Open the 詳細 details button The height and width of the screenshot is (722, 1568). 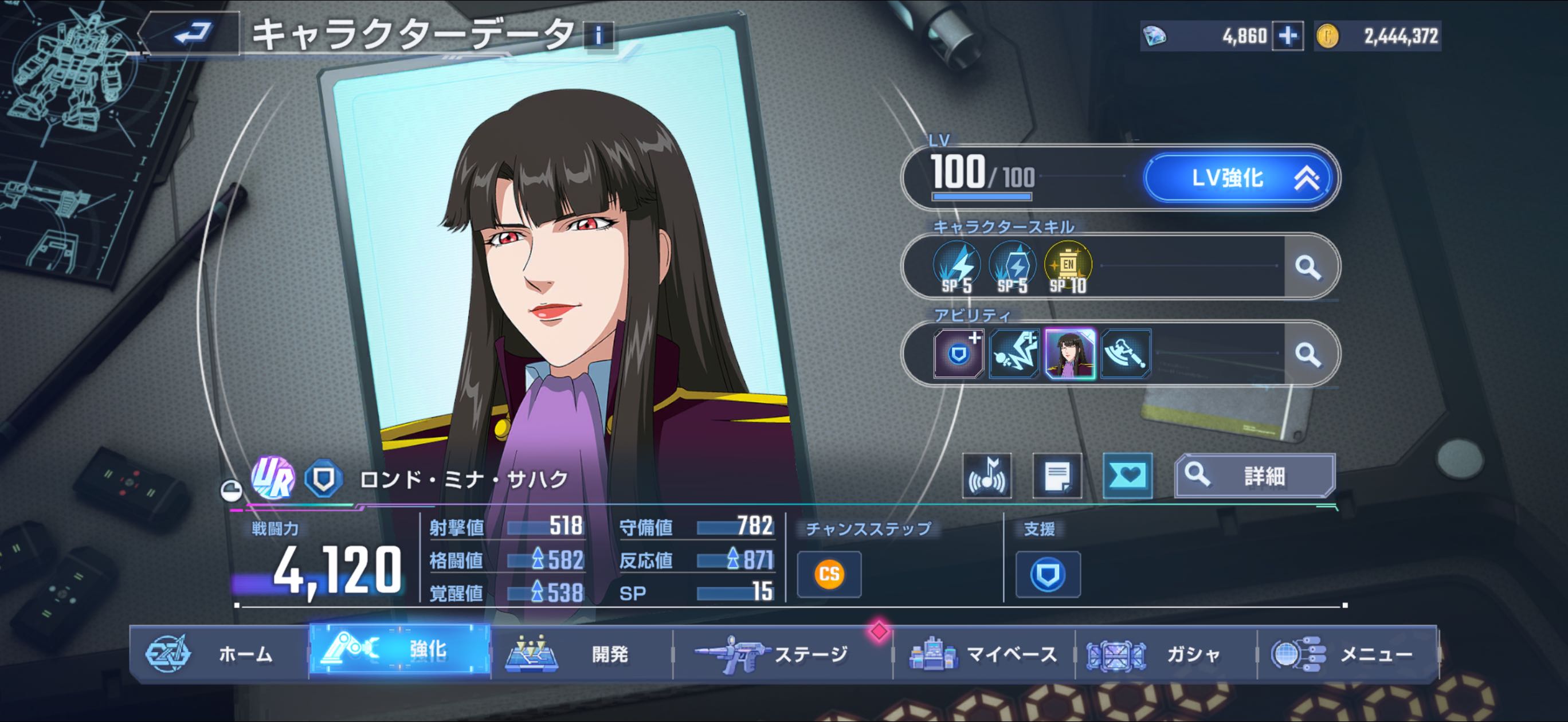pyautogui.click(x=1255, y=476)
